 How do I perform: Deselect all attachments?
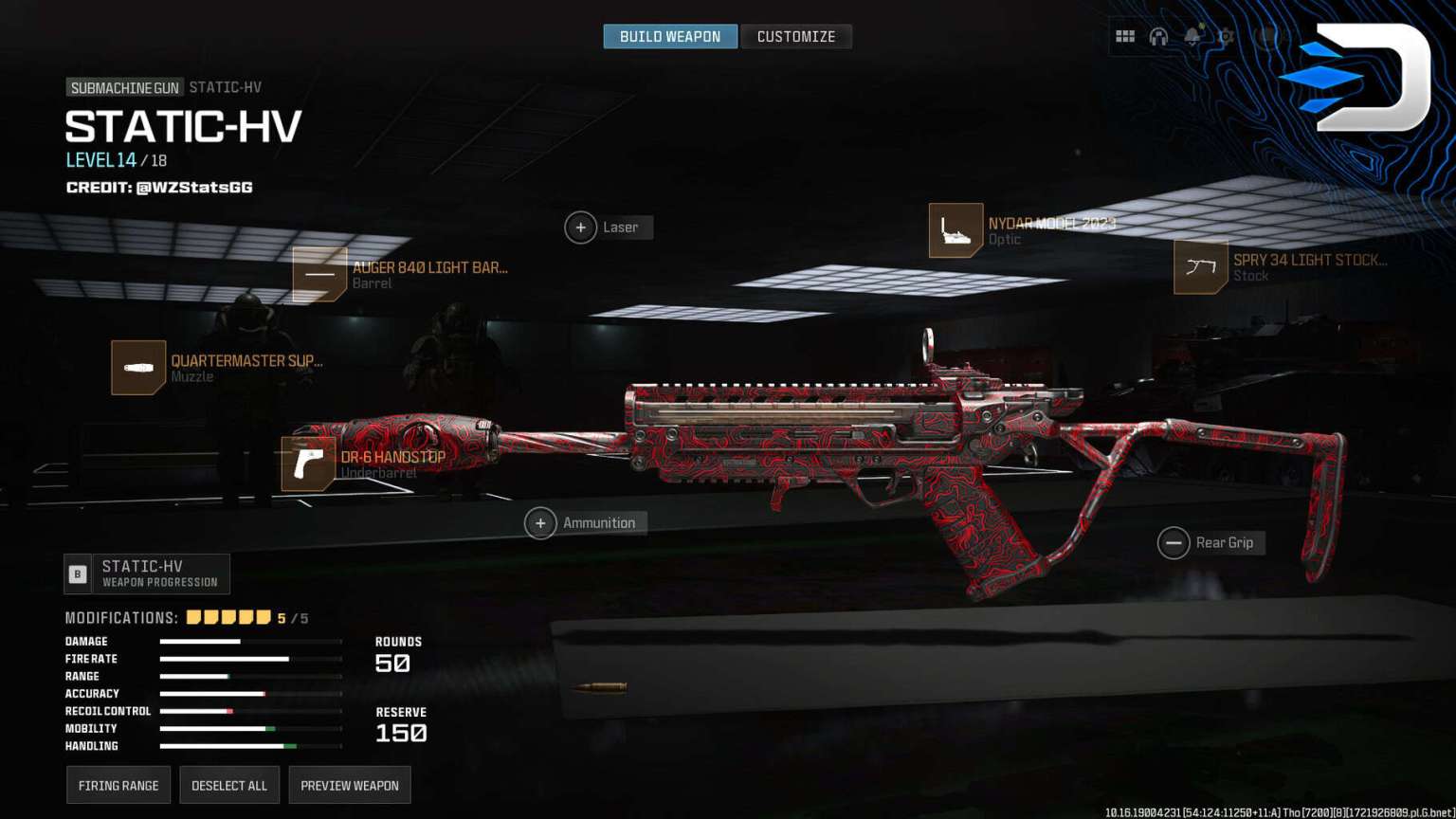(x=229, y=785)
